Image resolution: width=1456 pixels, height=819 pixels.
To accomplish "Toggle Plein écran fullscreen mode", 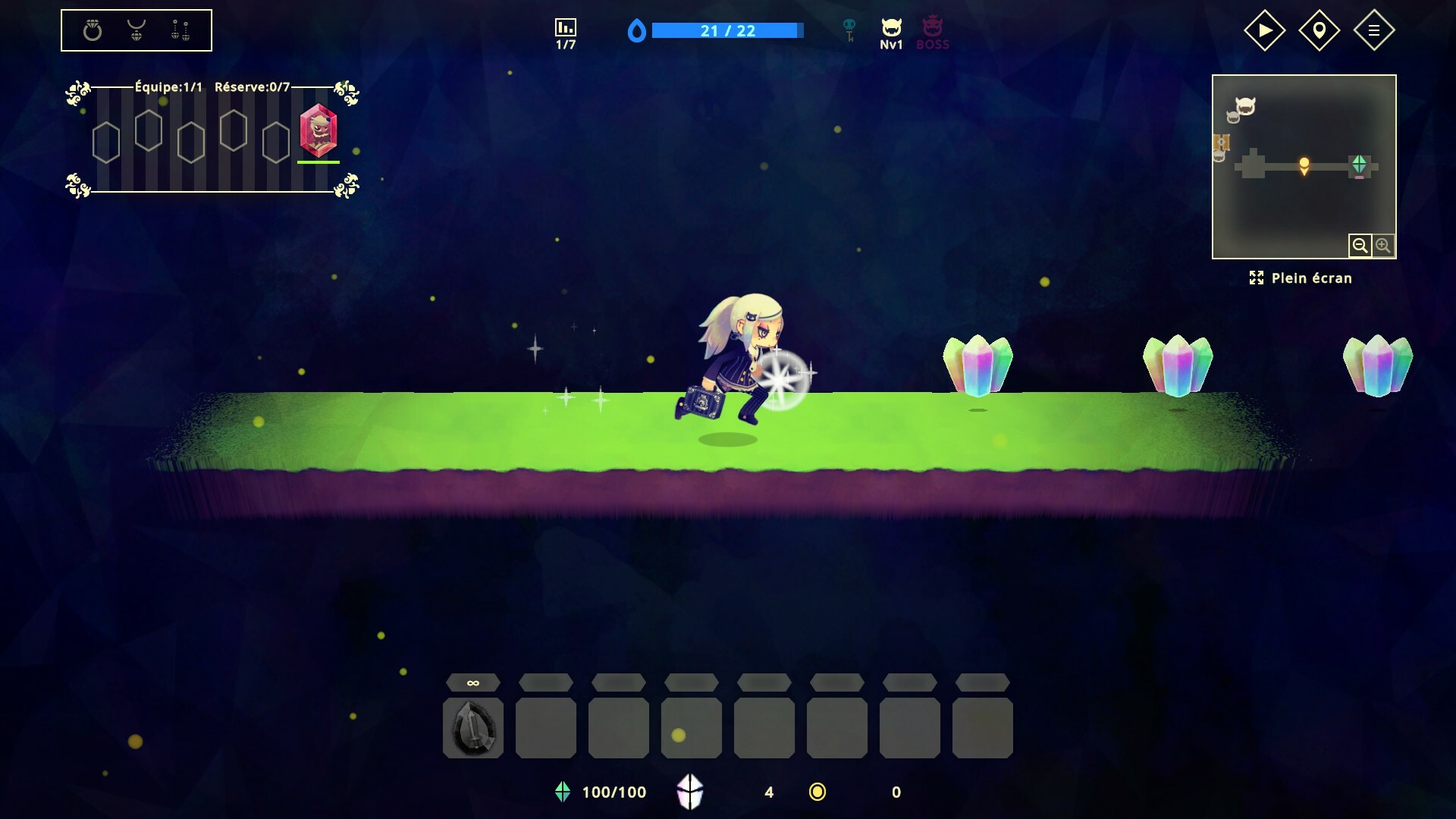I will click(1301, 278).
